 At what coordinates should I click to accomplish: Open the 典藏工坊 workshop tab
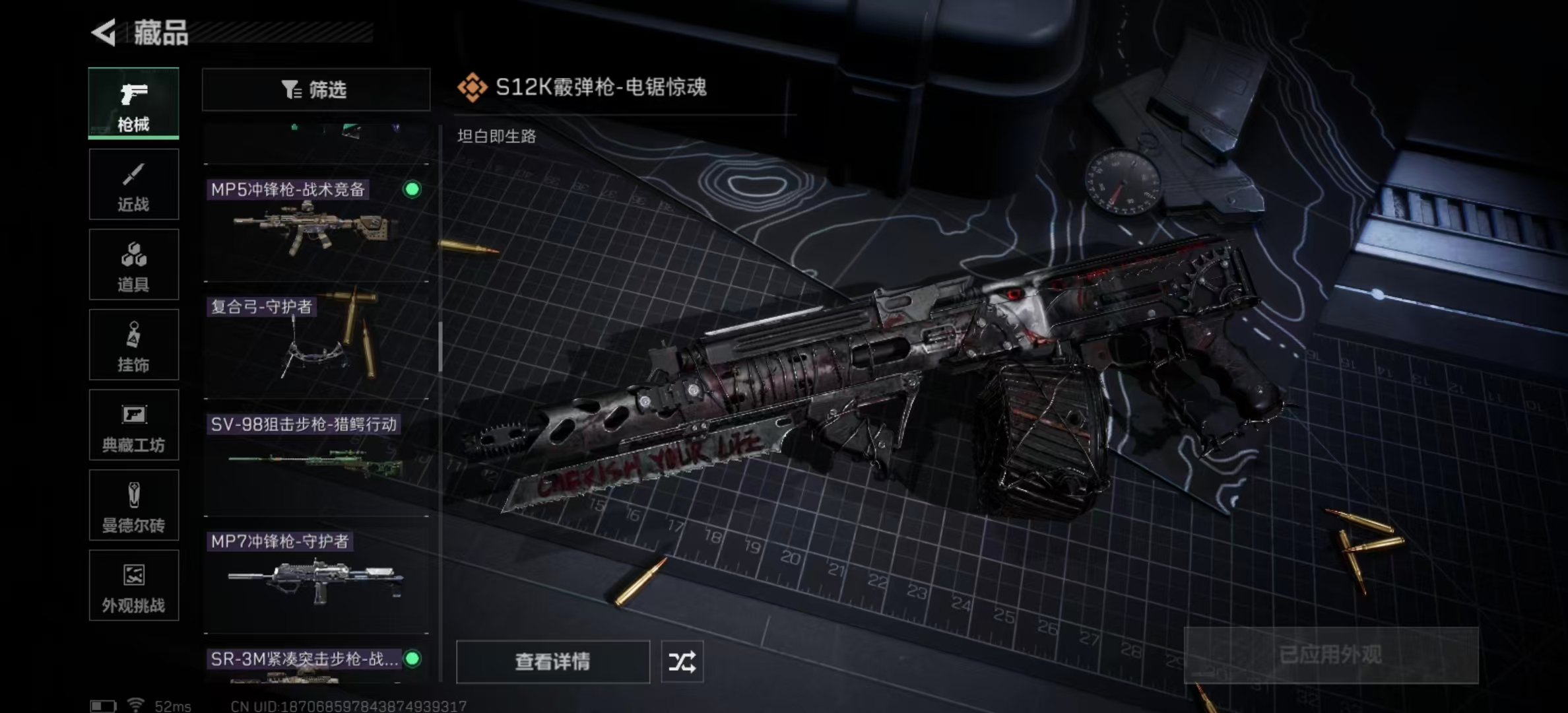click(133, 425)
